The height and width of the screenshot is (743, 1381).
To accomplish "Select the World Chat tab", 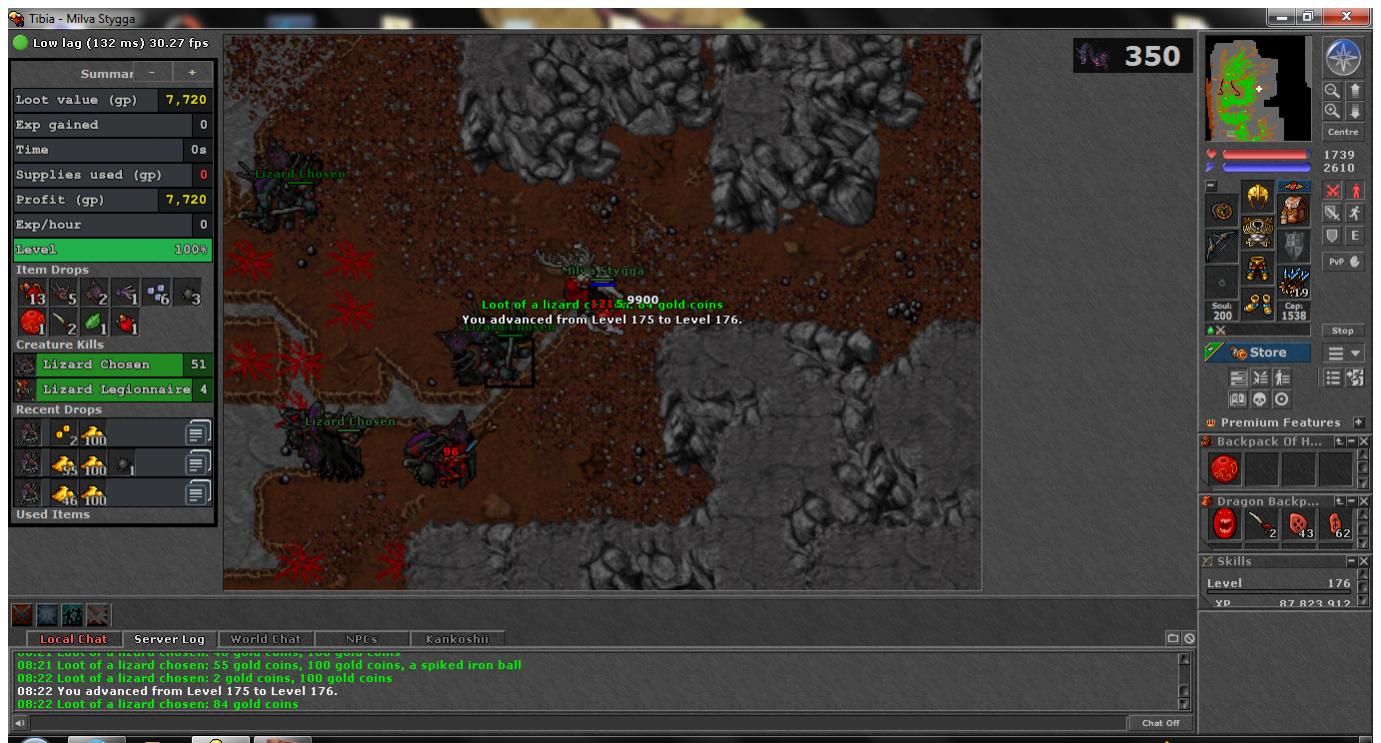I will point(265,638).
